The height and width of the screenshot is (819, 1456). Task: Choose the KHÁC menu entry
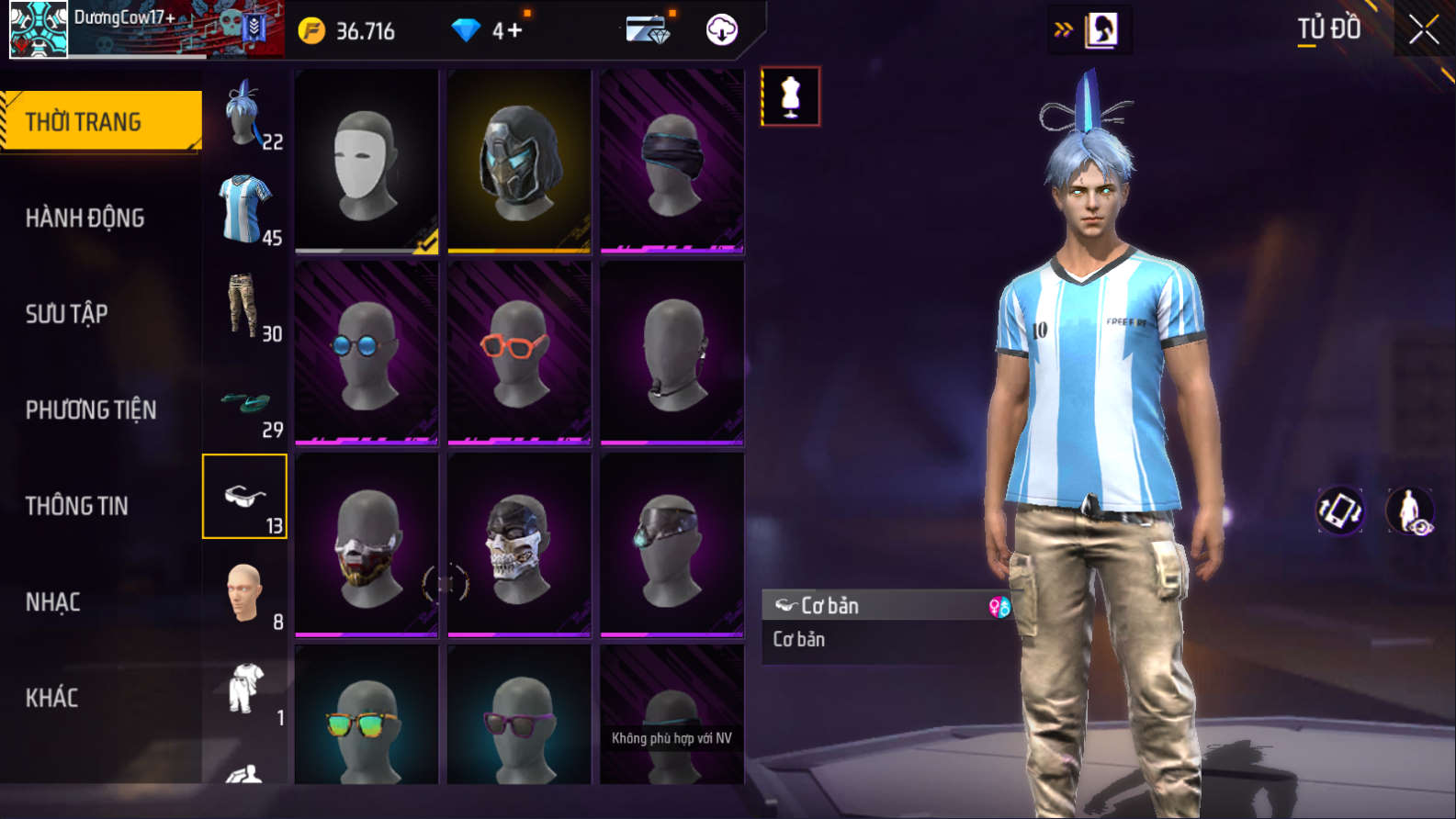[x=52, y=698]
